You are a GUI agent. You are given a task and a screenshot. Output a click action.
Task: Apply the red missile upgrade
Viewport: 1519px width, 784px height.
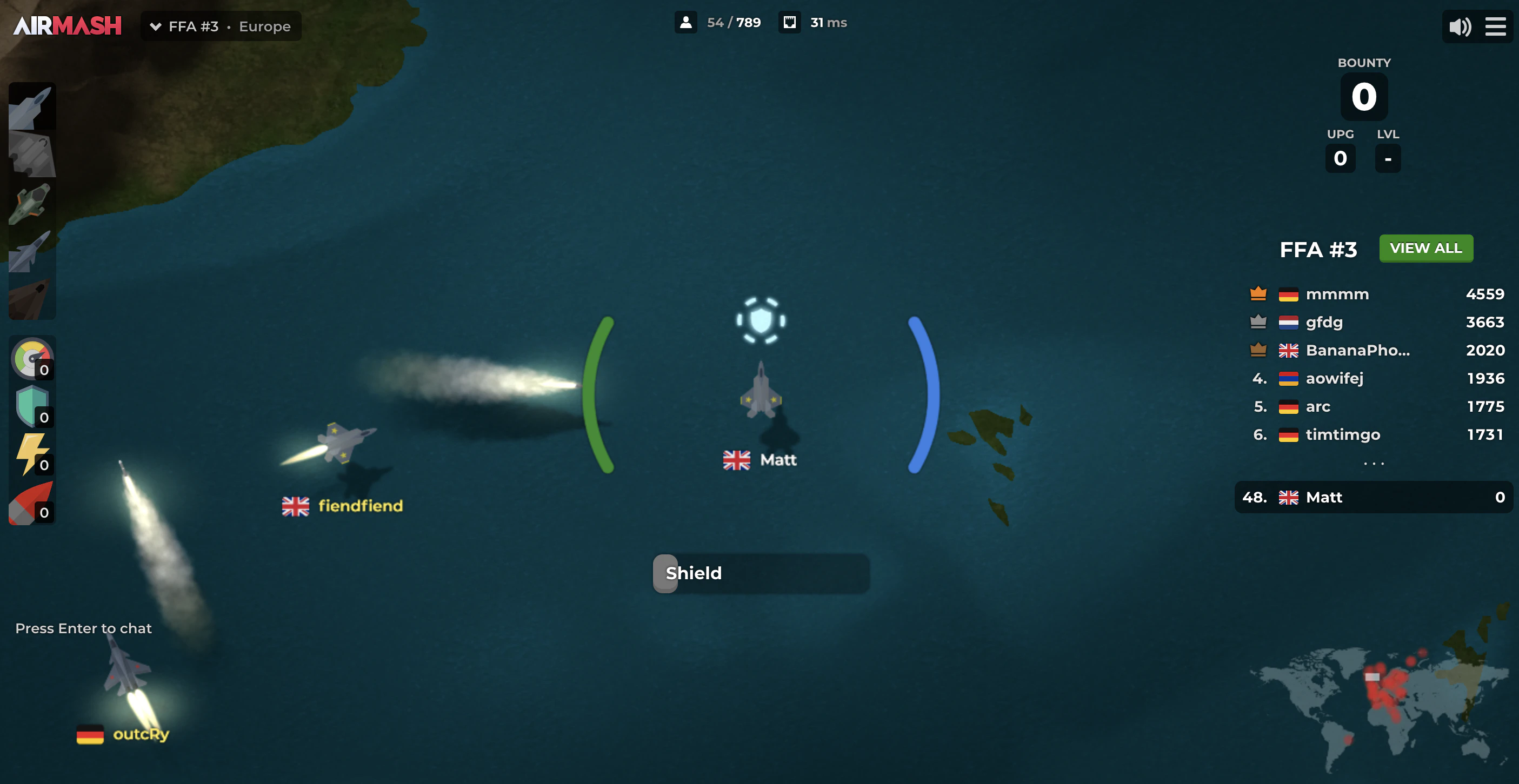click(32, 502)
